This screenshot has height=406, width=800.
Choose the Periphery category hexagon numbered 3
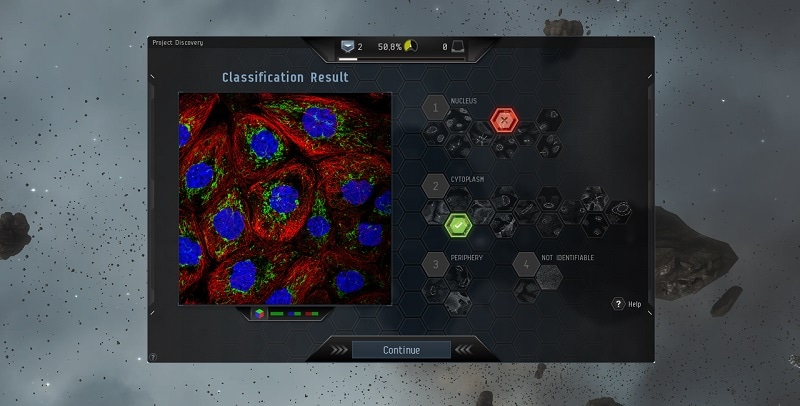[435, 265]
